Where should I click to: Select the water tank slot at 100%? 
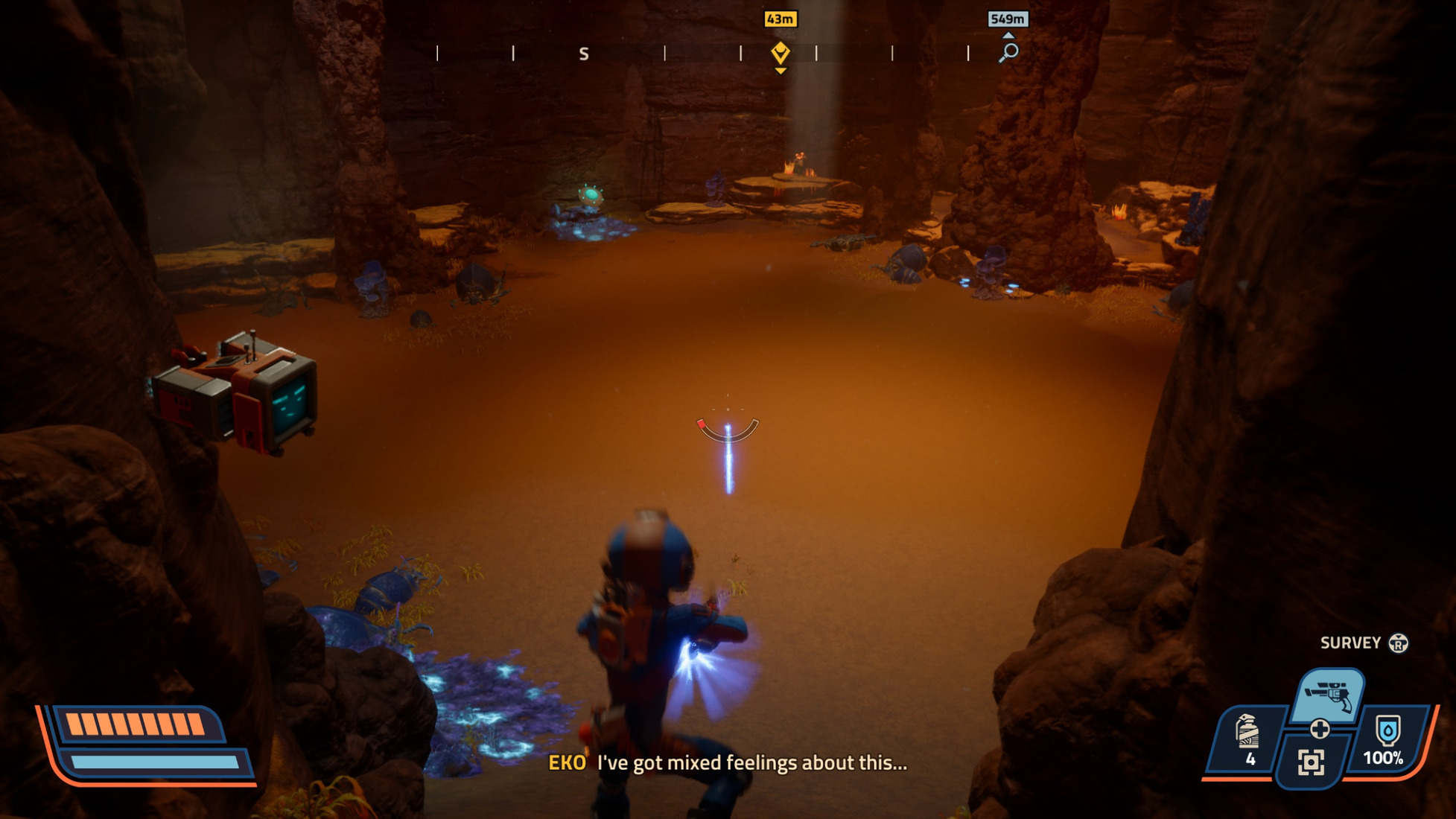point(1385,739)
